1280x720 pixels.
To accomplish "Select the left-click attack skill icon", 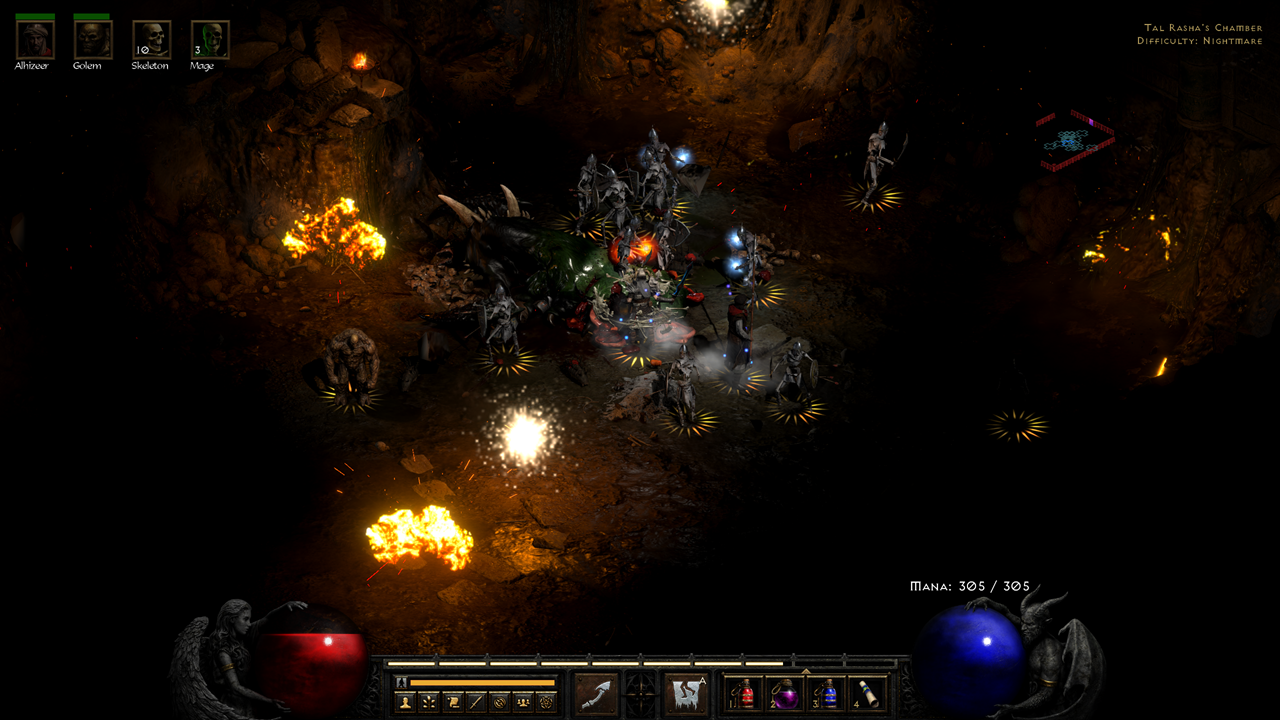I will (594, 694).
